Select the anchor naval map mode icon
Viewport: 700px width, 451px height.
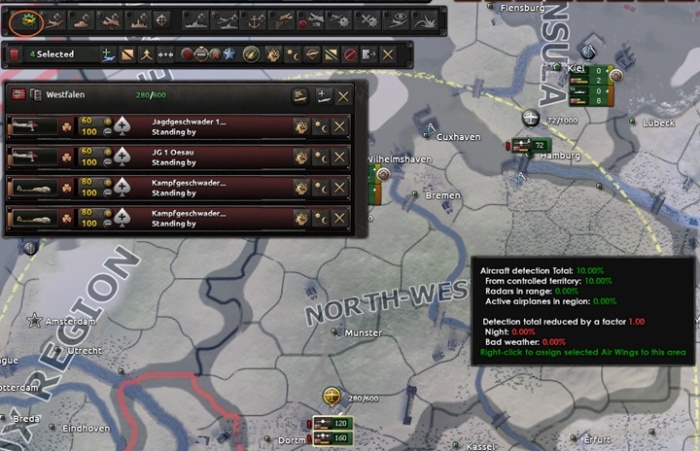(255, 19)
